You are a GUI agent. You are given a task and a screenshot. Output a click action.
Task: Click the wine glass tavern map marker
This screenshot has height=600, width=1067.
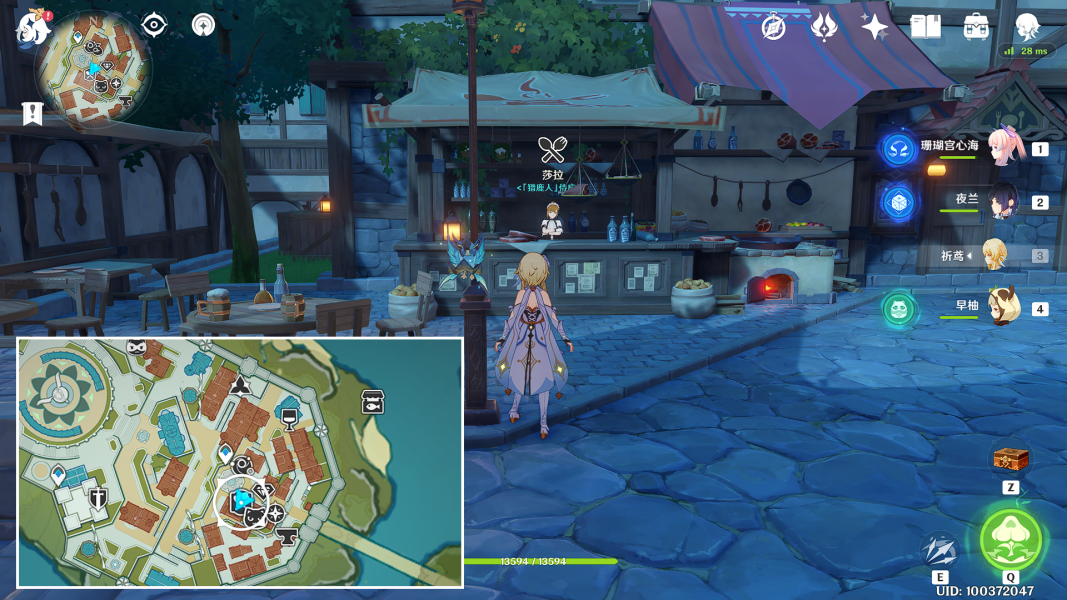pyautogui.click(x=290, y=417)
